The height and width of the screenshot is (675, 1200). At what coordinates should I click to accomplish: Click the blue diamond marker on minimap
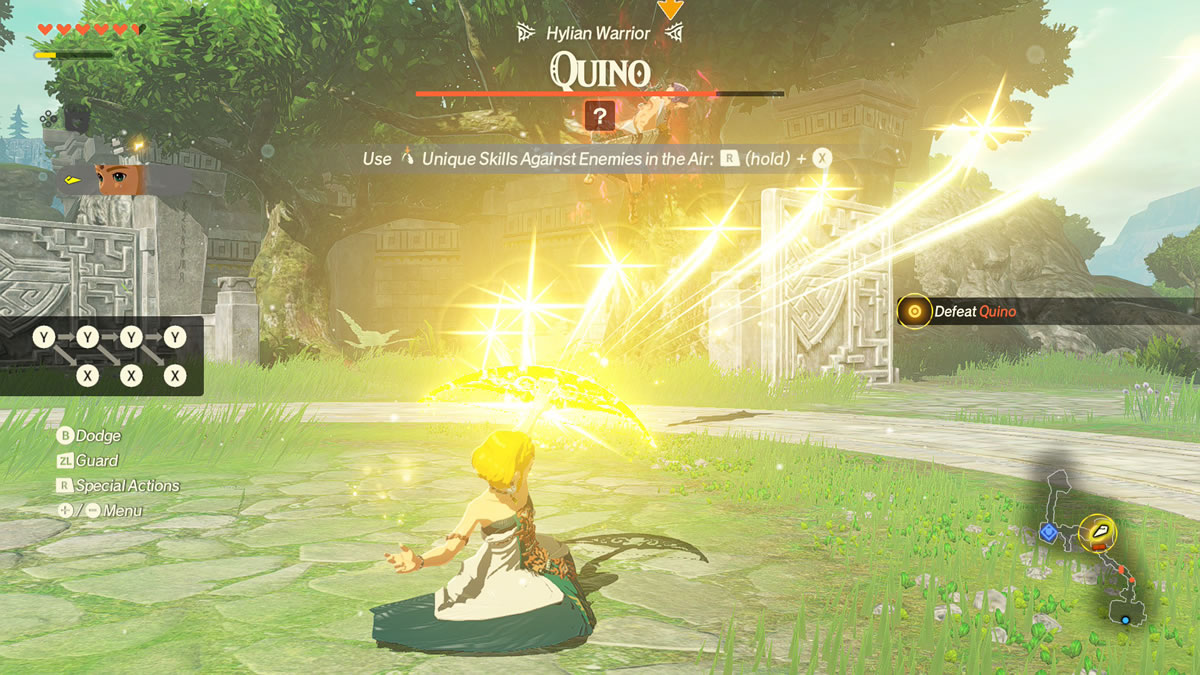pos(1048,532)
